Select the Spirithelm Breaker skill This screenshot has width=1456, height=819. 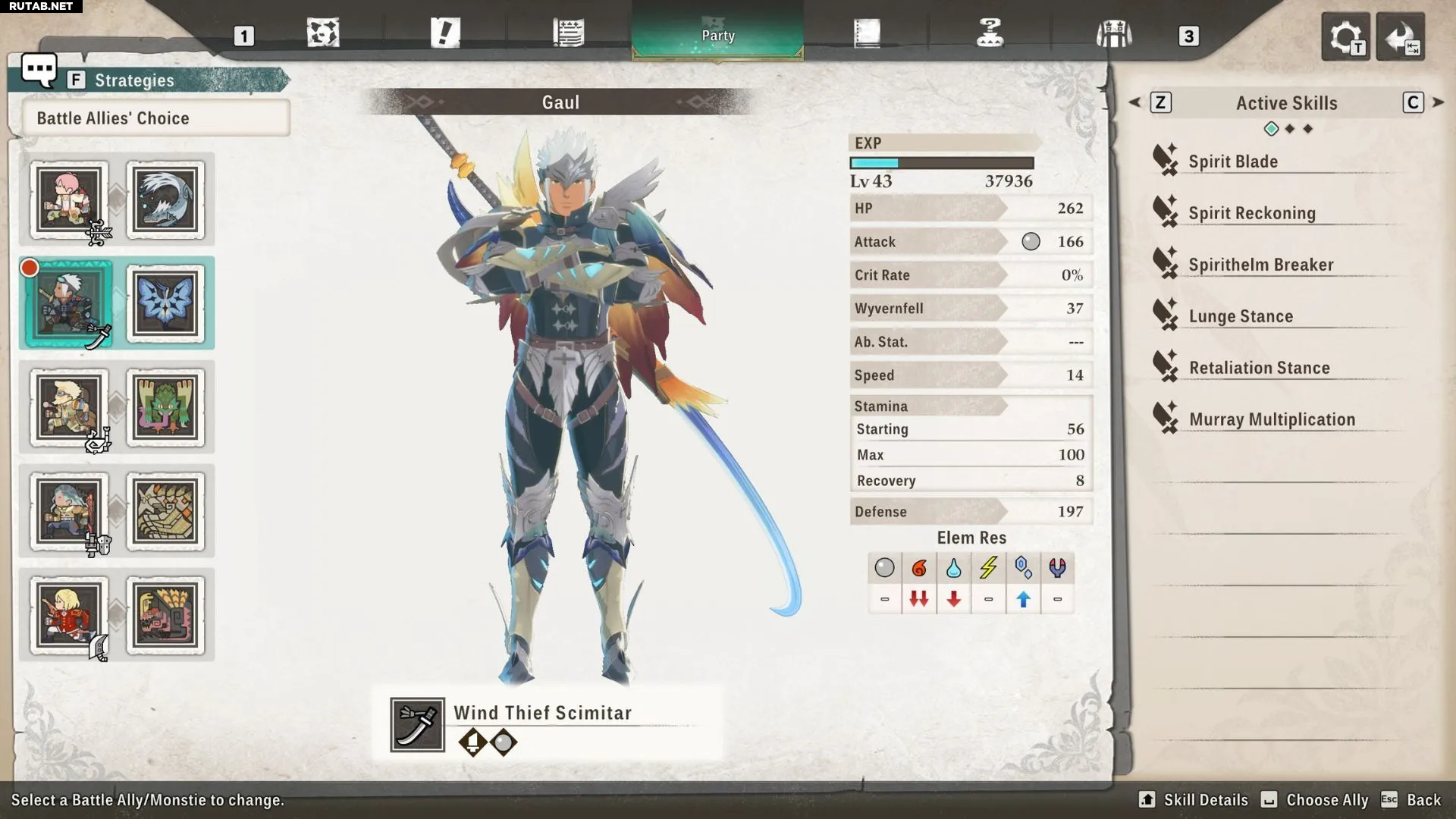1260,265
